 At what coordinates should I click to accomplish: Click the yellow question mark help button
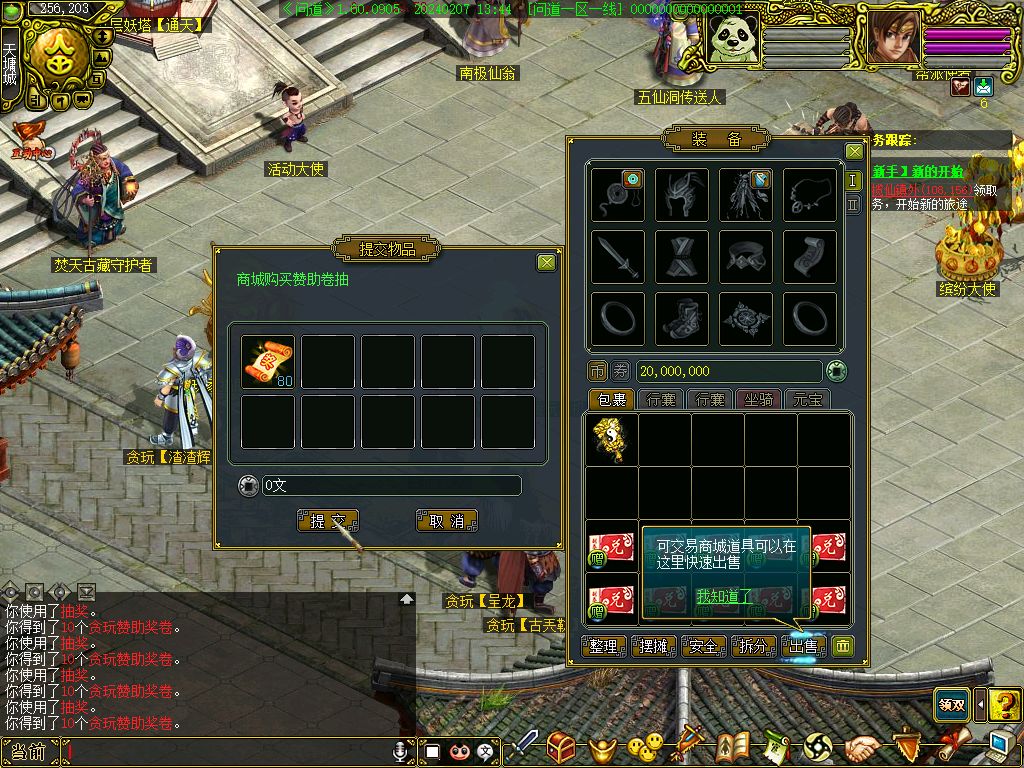click(1004, 704)
